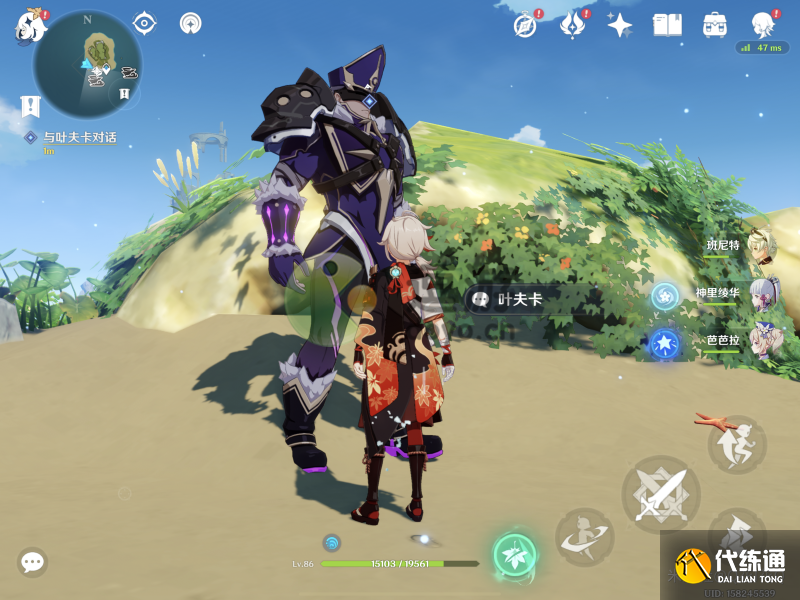Image resolution: width=800 pixels, height=600 pixels.
Task: Open the backpack inventory
Action: (715, 25)
